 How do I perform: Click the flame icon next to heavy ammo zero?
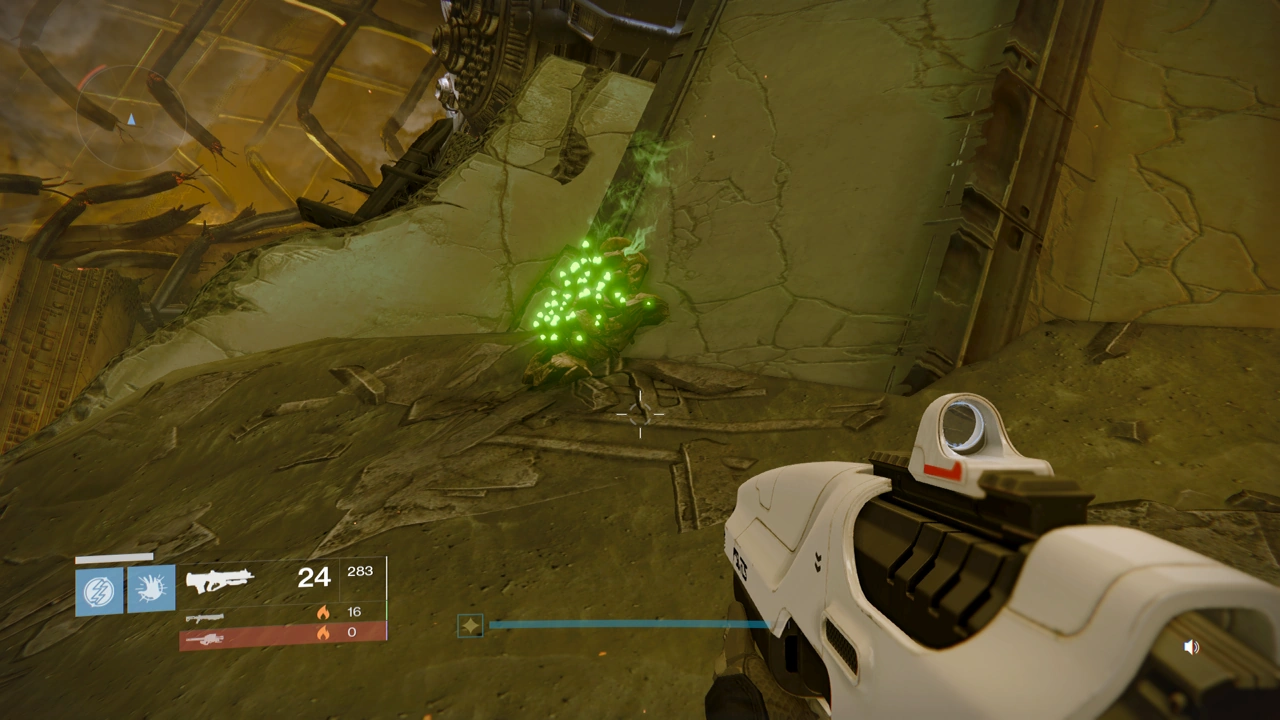(x=322, y=632)
